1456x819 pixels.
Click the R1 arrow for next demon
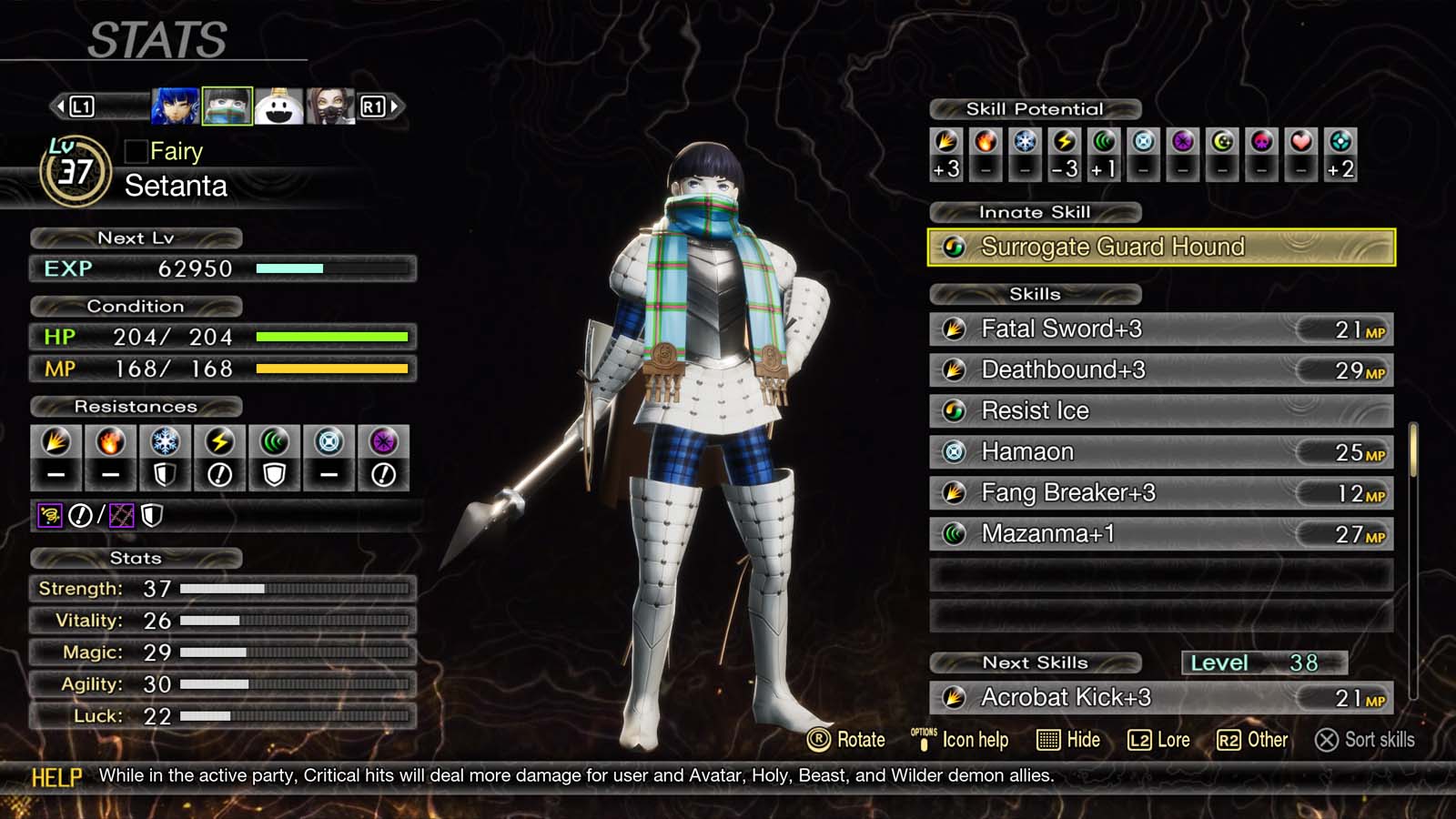click(x=392, y=104)
